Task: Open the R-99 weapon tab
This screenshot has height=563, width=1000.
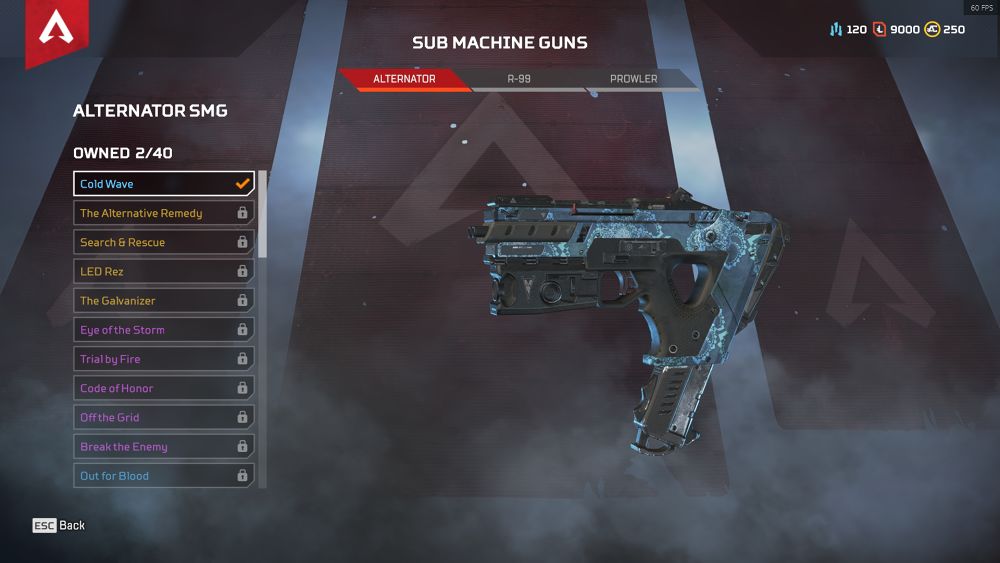Action: tap(518, 79)
